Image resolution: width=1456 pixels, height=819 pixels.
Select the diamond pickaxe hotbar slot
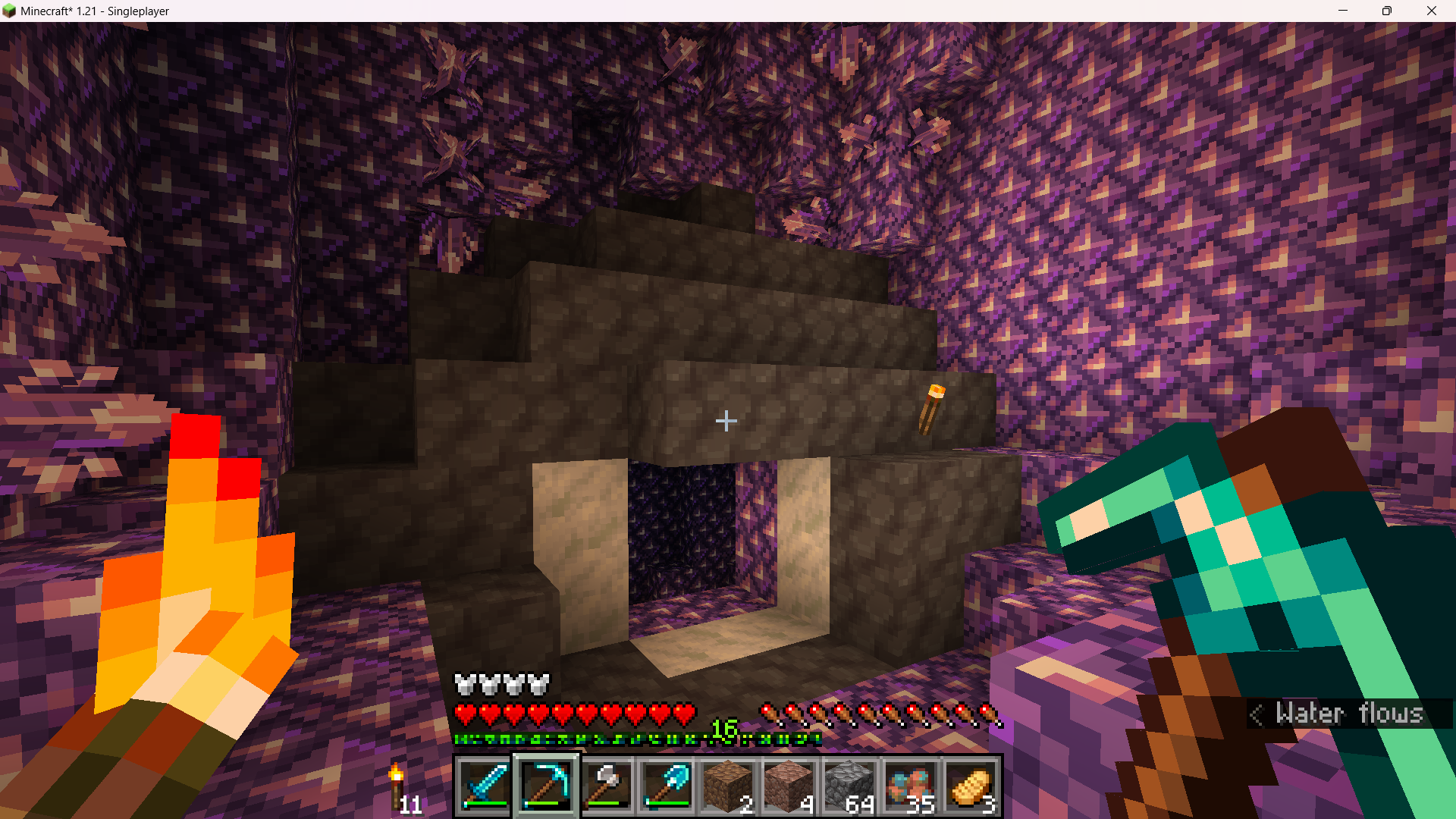[x=545, y=786]
